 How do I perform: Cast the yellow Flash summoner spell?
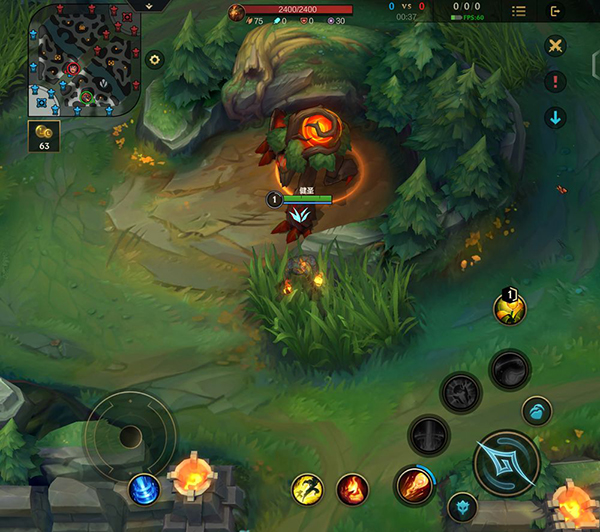tap(307, 489)
